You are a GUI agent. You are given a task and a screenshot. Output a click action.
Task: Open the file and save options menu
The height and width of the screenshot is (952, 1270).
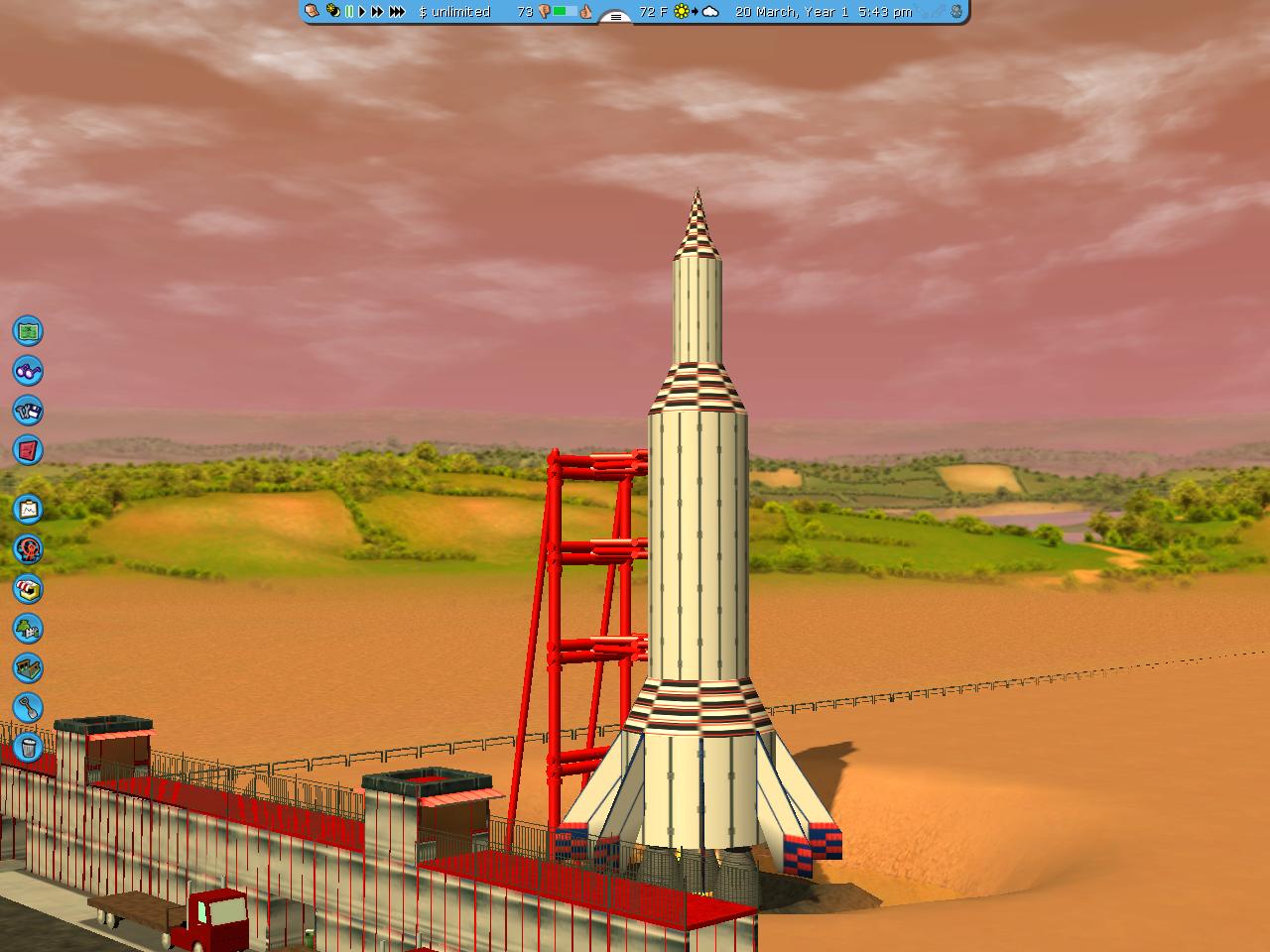tap(28, 411)
